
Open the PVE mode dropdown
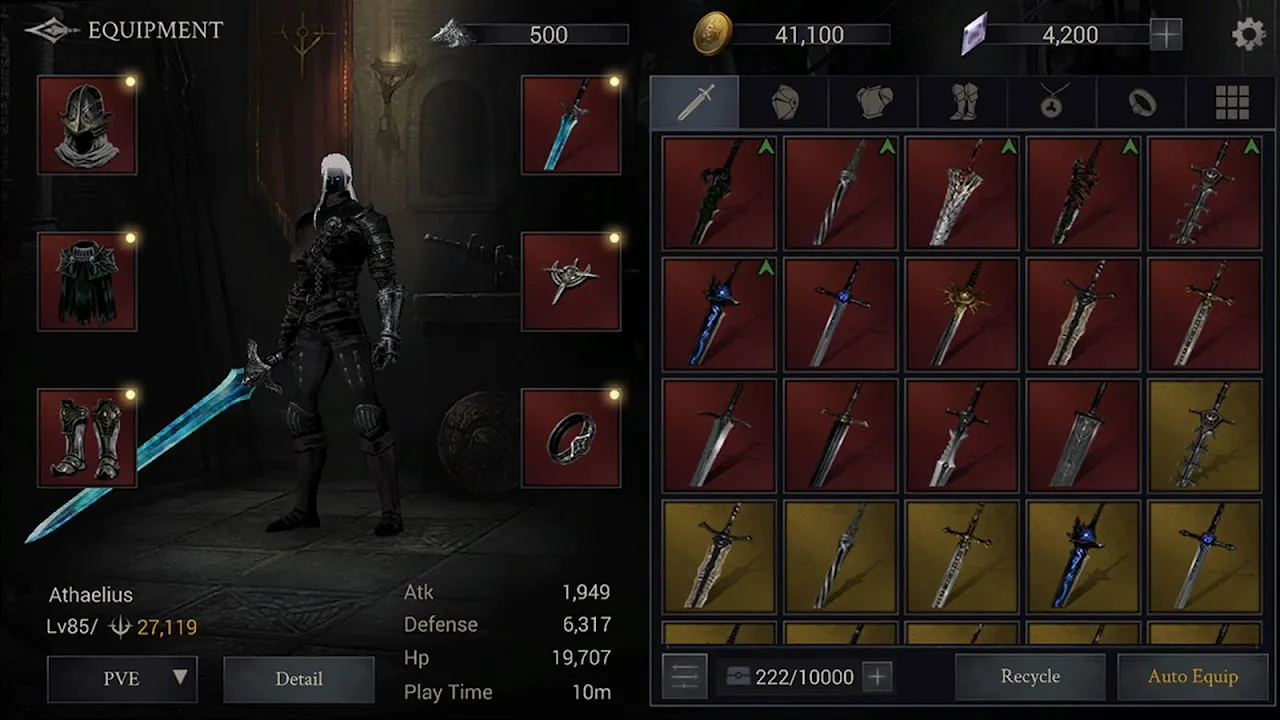tap(122, 679)
